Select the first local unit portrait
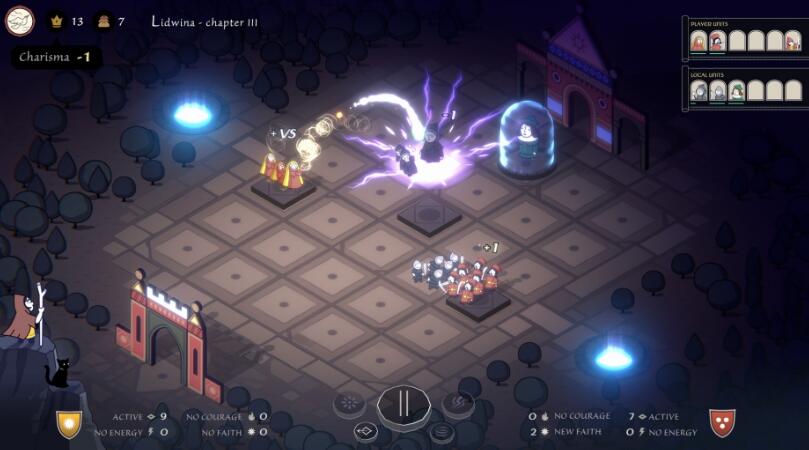The image size is (809, 450). click(x=699, y=90)
